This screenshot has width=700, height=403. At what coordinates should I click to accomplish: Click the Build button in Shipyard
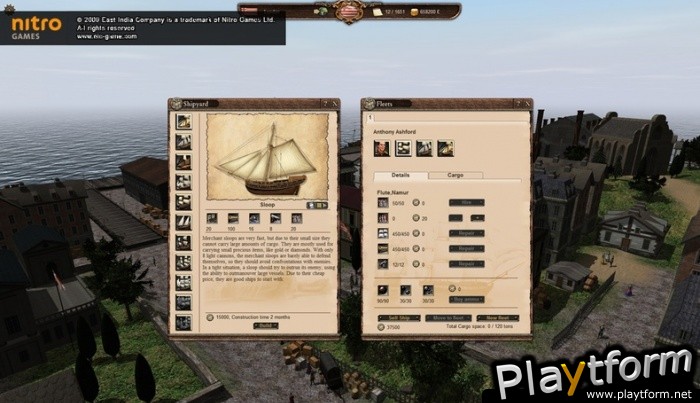point(266,326)
